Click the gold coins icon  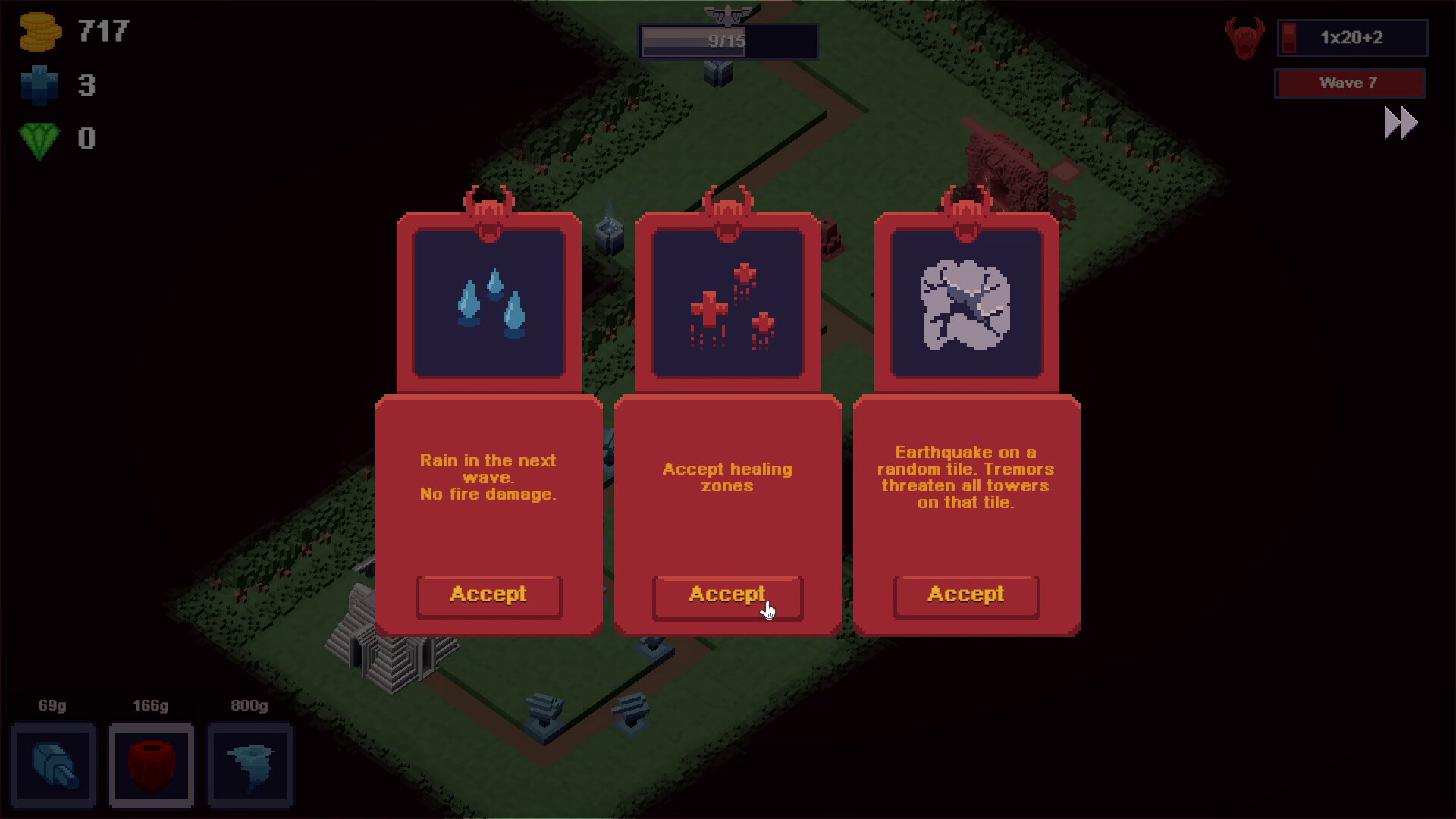click(39, 32)
